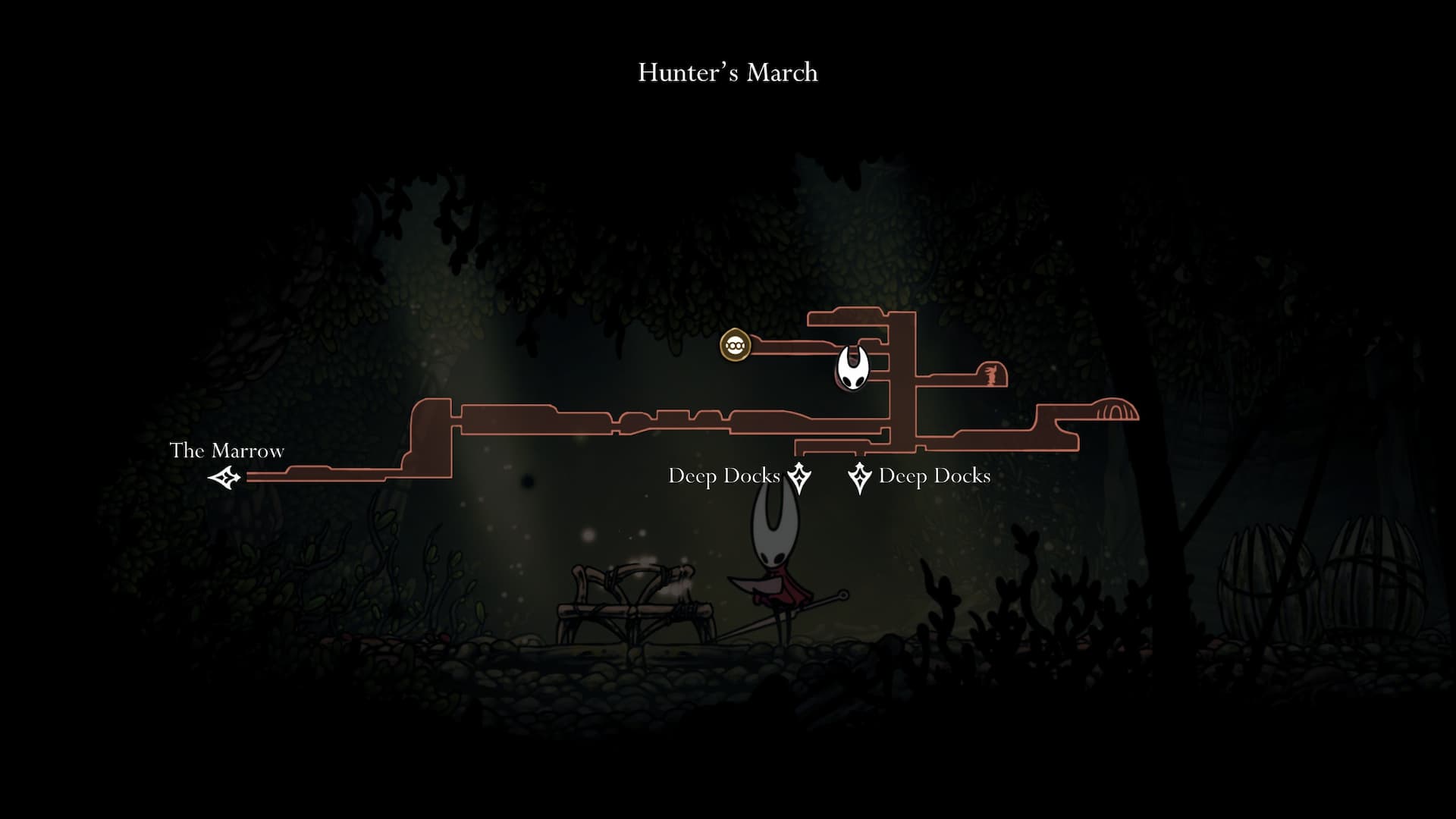Click Hornet's white mask position marker
The width and height of the screenshot is (1456, 819).
pyautogui.click(x=852, y=368)
